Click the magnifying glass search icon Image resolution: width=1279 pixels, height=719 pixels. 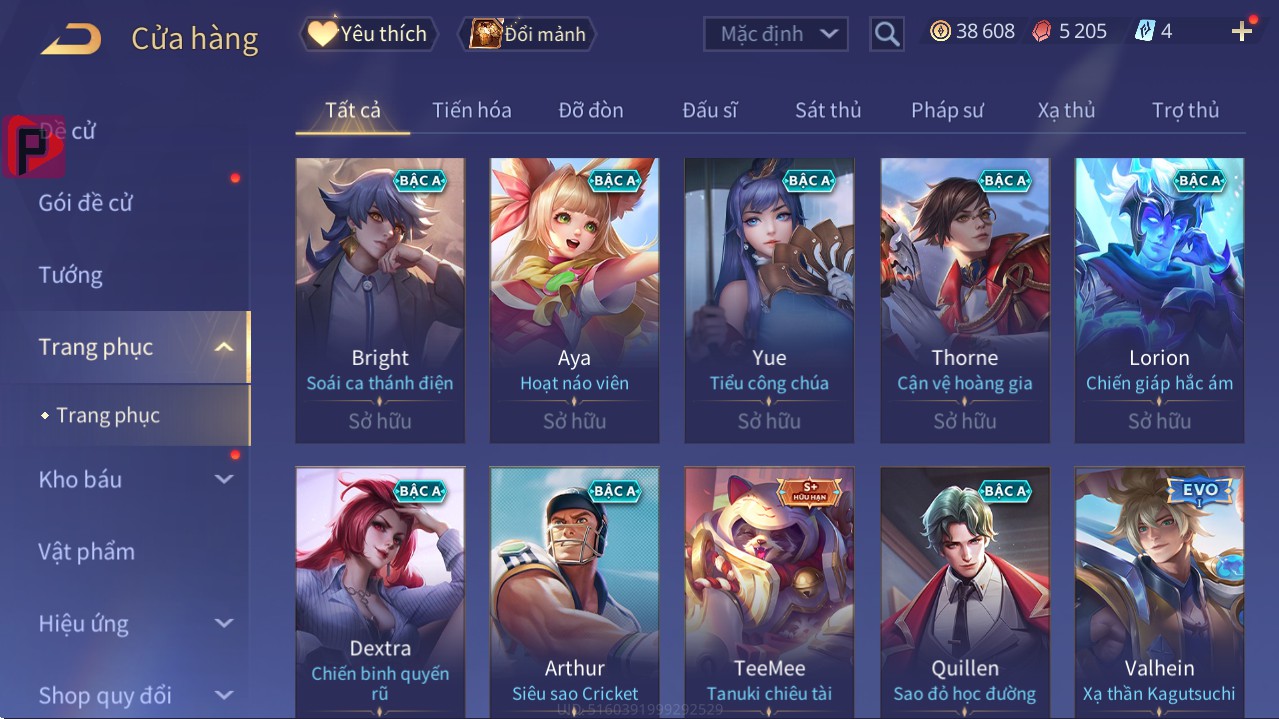pyautogui.click(x=886, y=34)
